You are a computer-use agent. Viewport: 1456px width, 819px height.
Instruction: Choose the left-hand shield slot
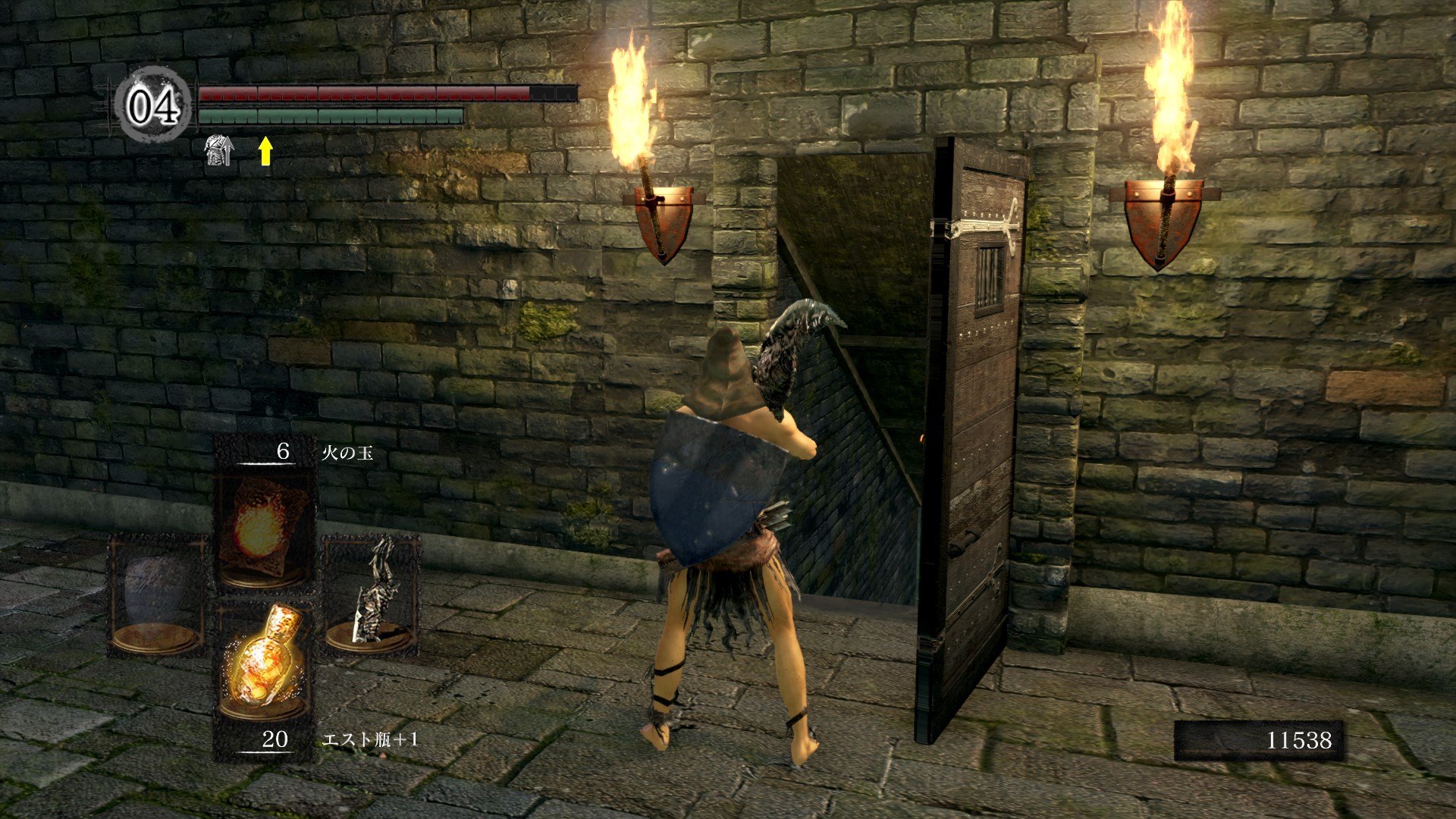click(157, 595)
